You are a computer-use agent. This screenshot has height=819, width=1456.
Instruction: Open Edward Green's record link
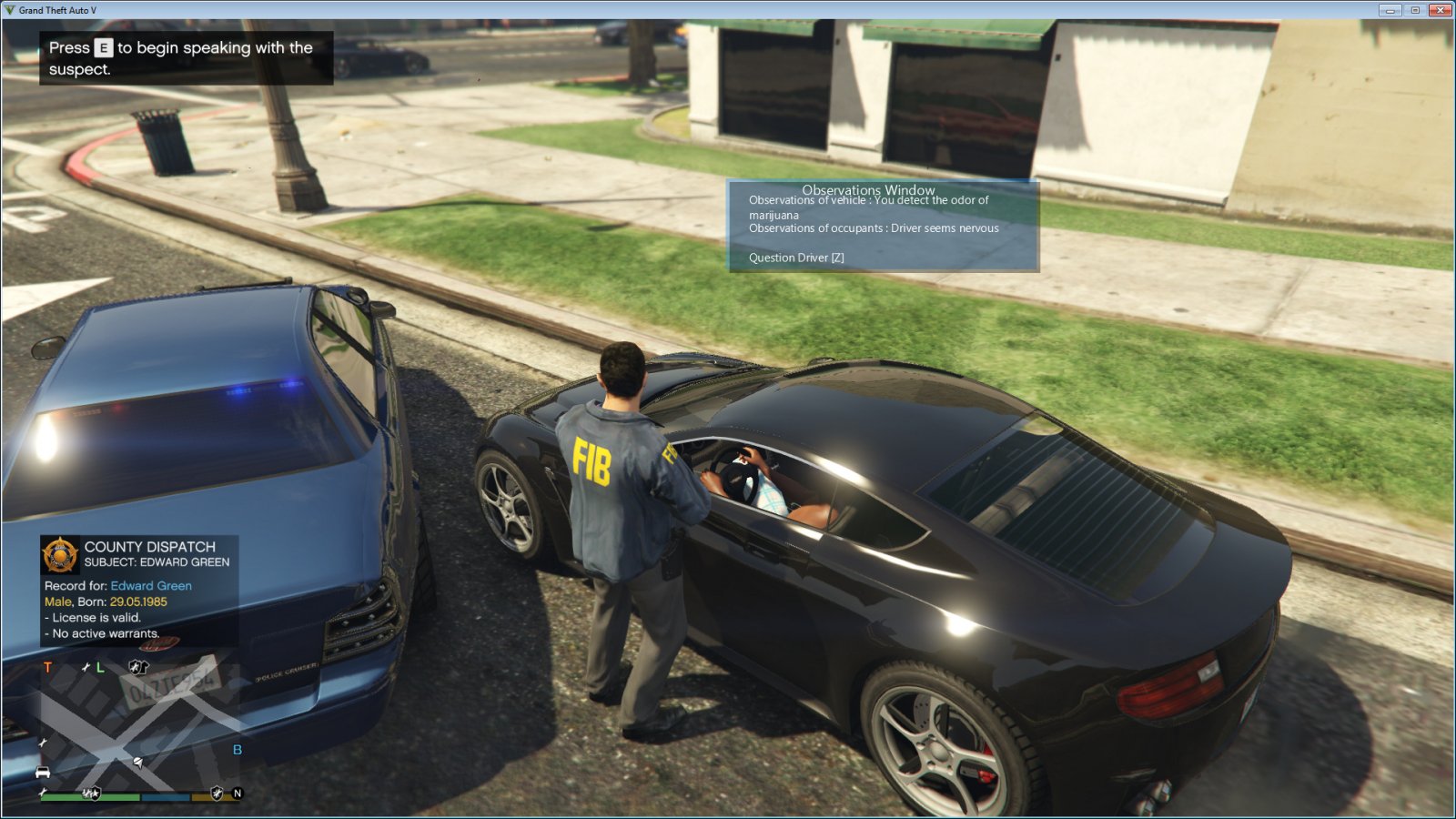click(x=150, y=586)
